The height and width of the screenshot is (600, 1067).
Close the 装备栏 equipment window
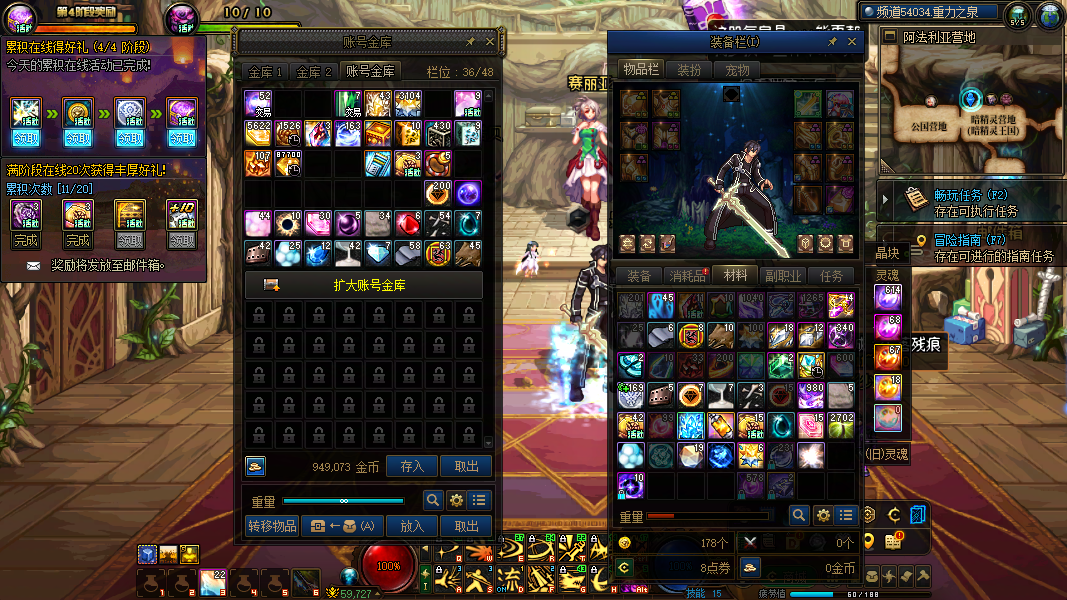852,42
